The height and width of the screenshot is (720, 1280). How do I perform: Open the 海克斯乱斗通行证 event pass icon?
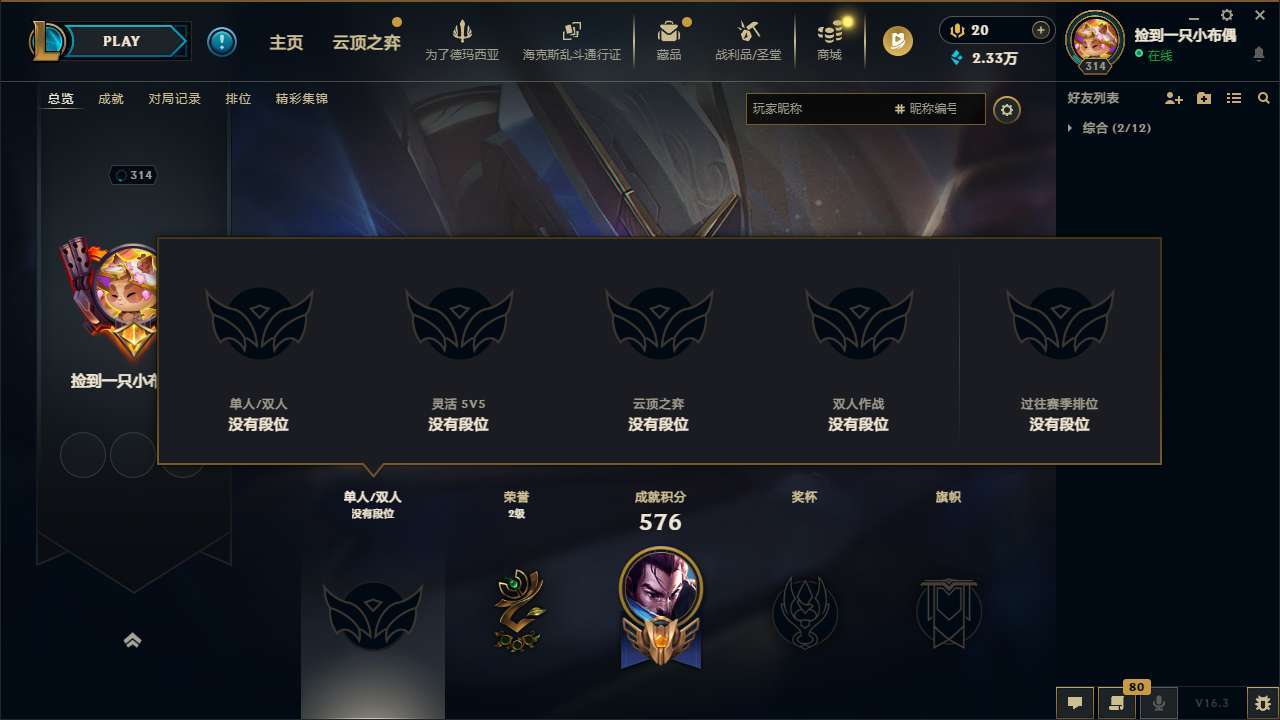click(572, 41)
